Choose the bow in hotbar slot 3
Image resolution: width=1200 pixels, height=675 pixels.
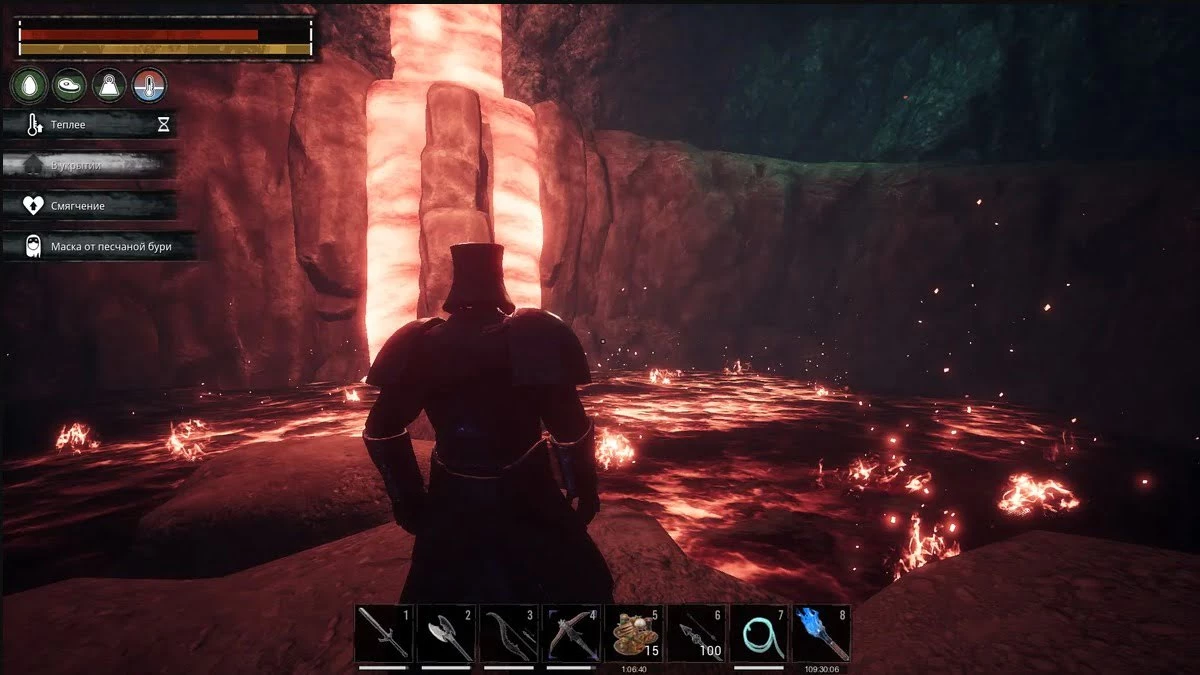[508, 633]
